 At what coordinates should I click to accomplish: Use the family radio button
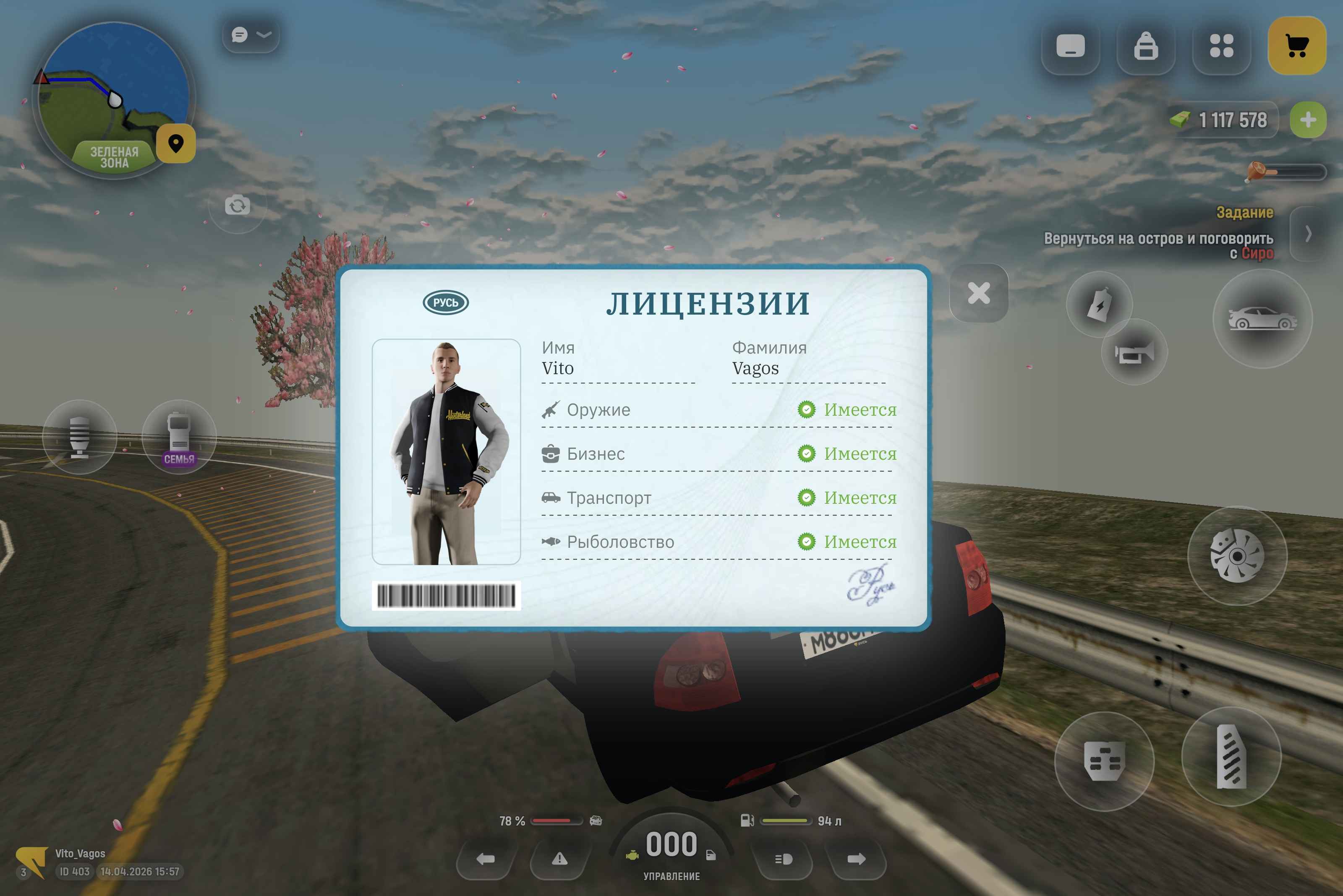[179, 437]
